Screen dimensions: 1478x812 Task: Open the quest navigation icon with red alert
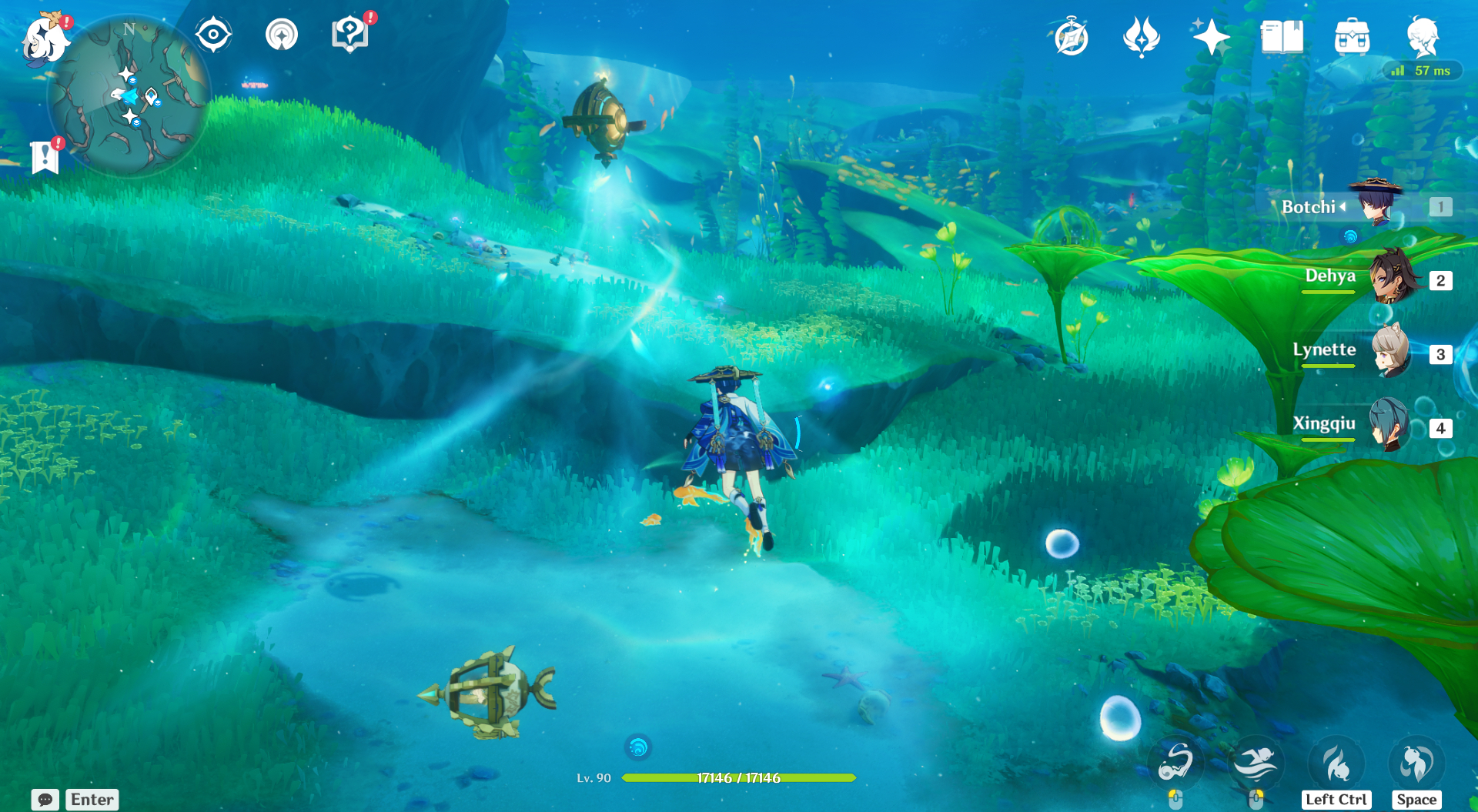(350, 35)
